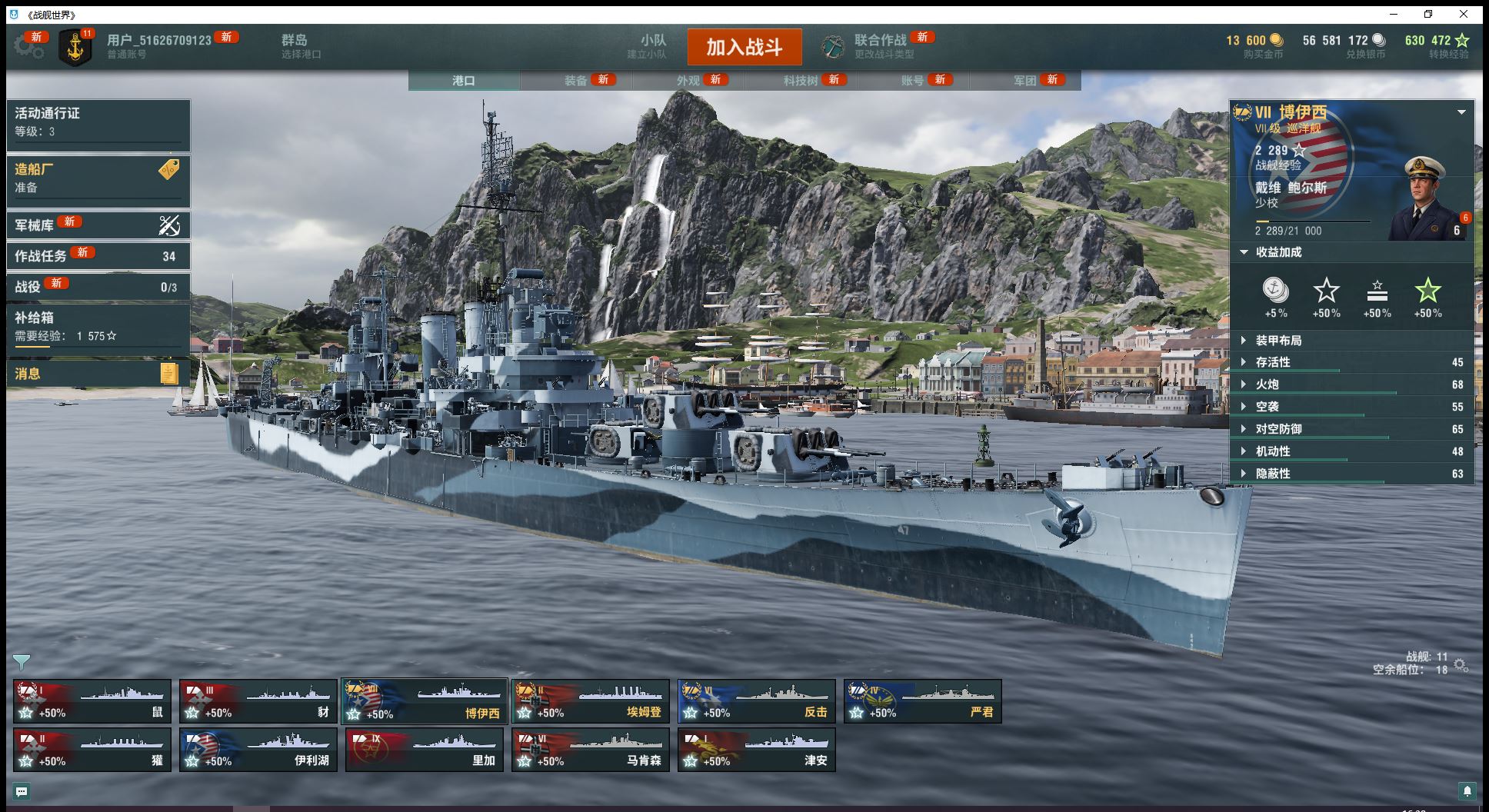Open the settings gear icon
Screen dimensions: 1489x812
coord(28,47)
